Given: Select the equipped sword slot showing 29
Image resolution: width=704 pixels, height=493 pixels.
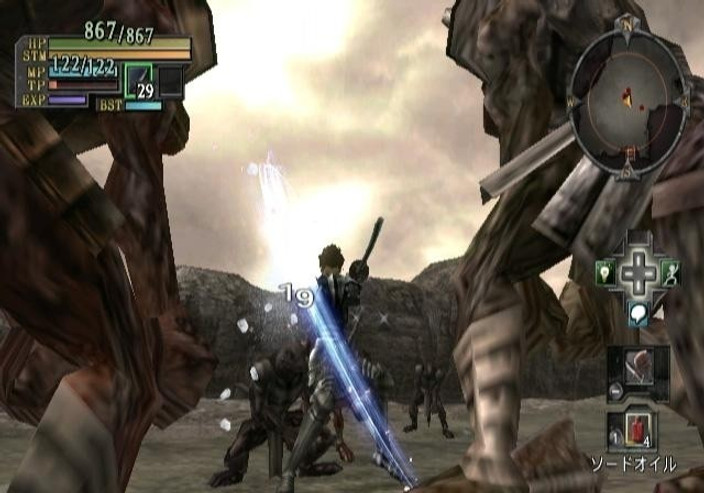Looking at the screenshot, I should [141, 81].
